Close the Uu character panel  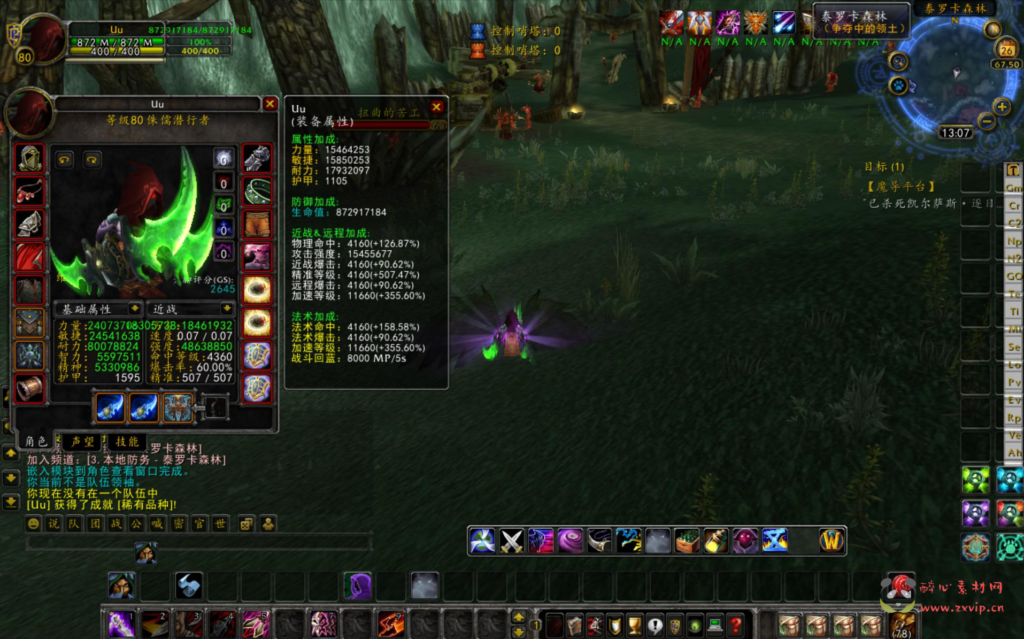click(x=270, y=103)
